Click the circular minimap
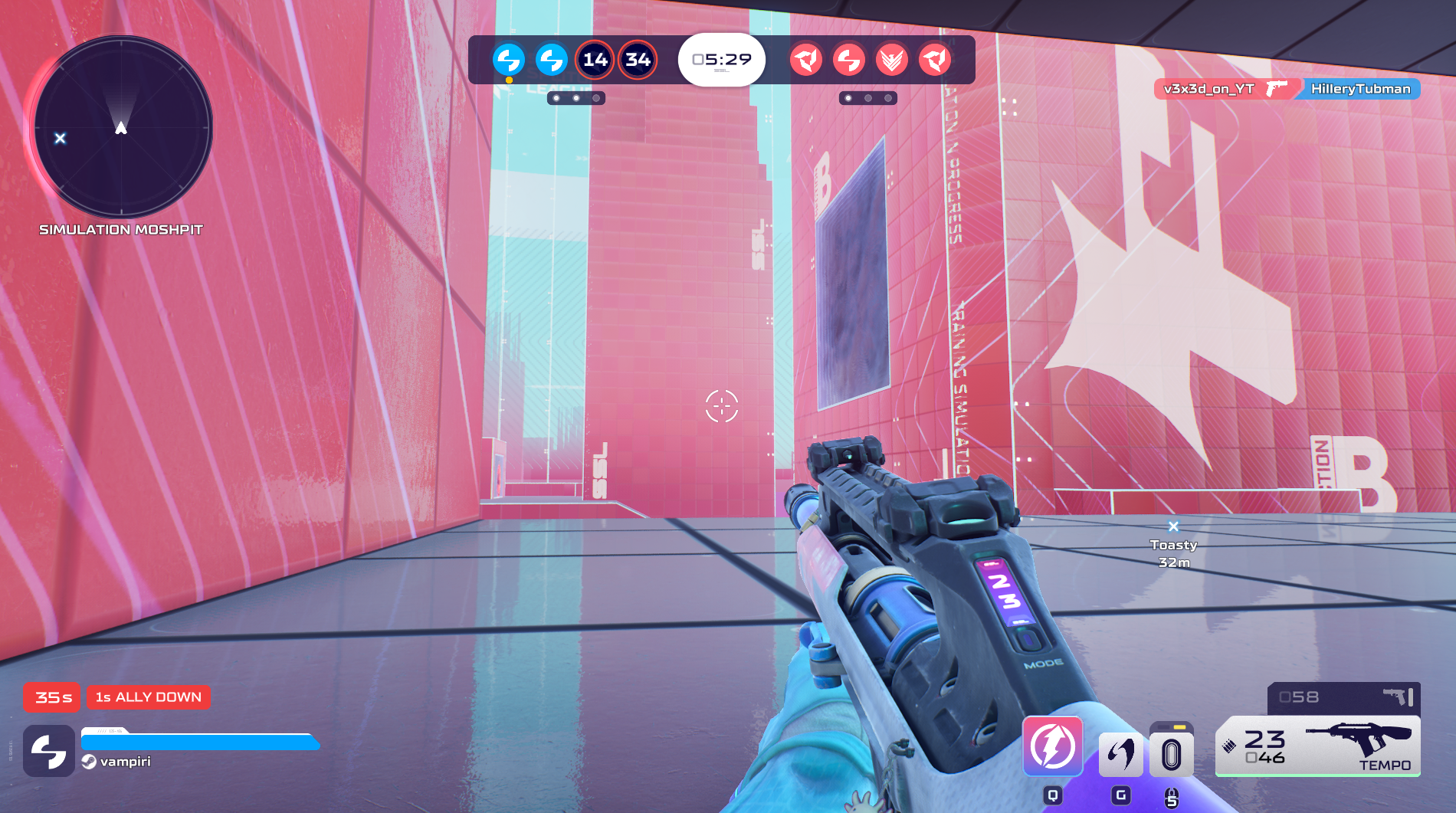Viewport: 1456px width, 813px height. (x=121, y=127)
